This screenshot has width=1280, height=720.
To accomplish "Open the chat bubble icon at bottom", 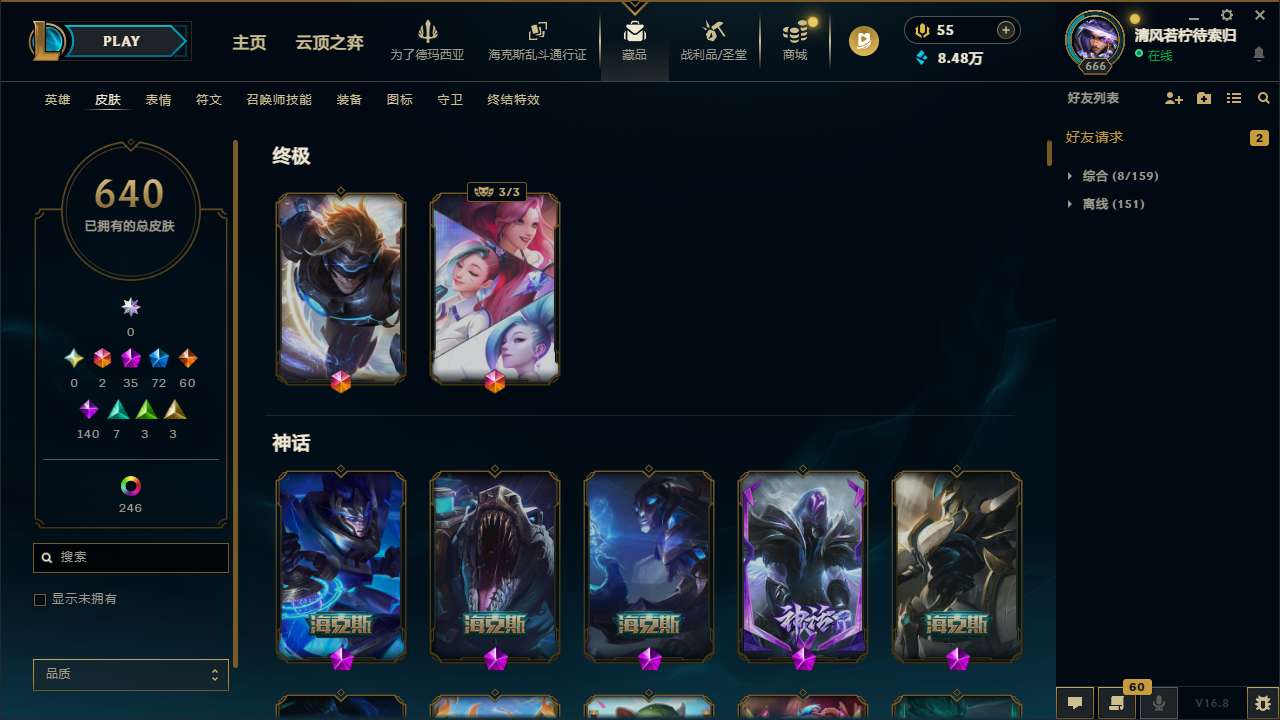I will coord(1074,703).
